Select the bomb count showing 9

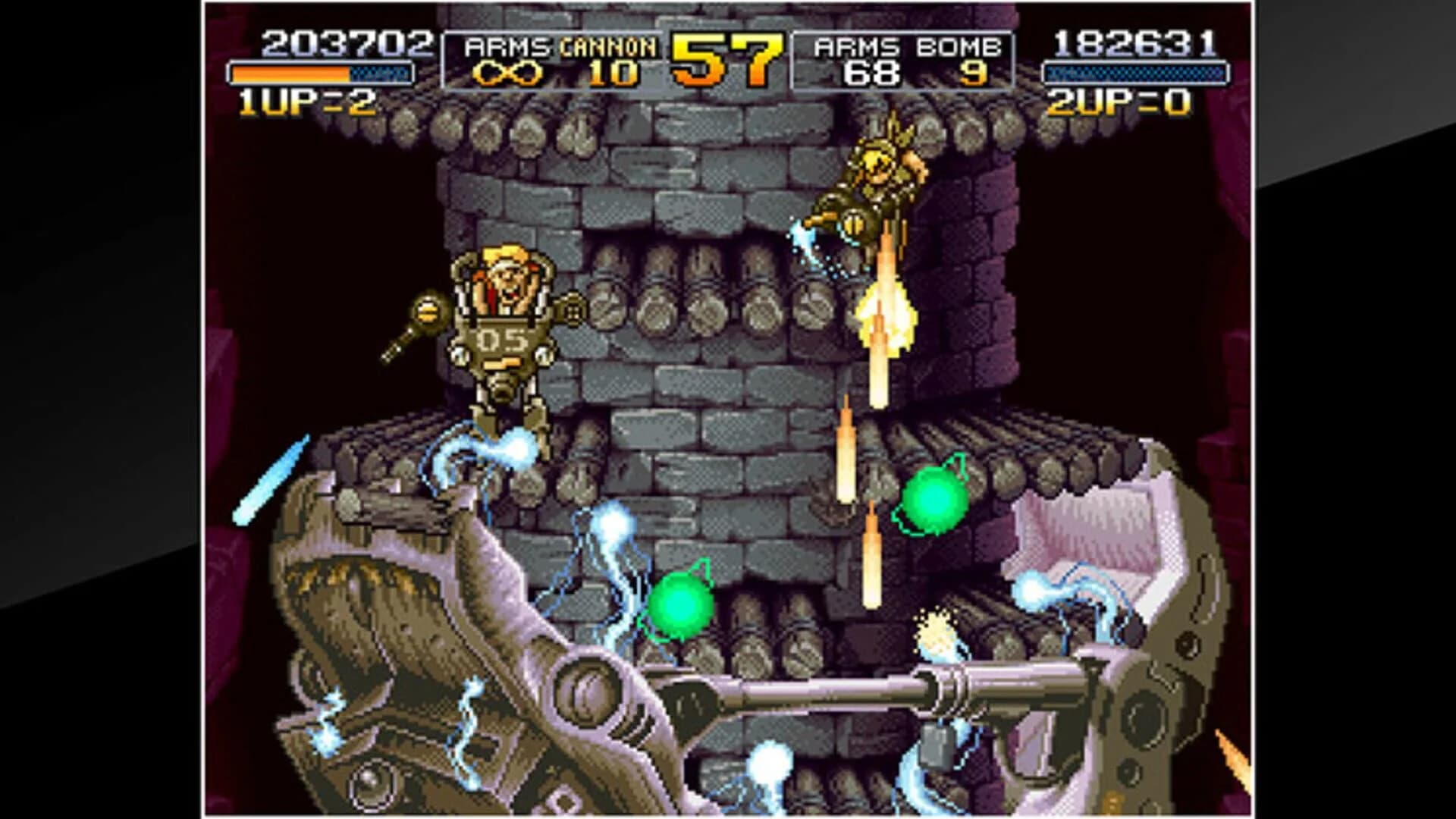pos(973,72)
